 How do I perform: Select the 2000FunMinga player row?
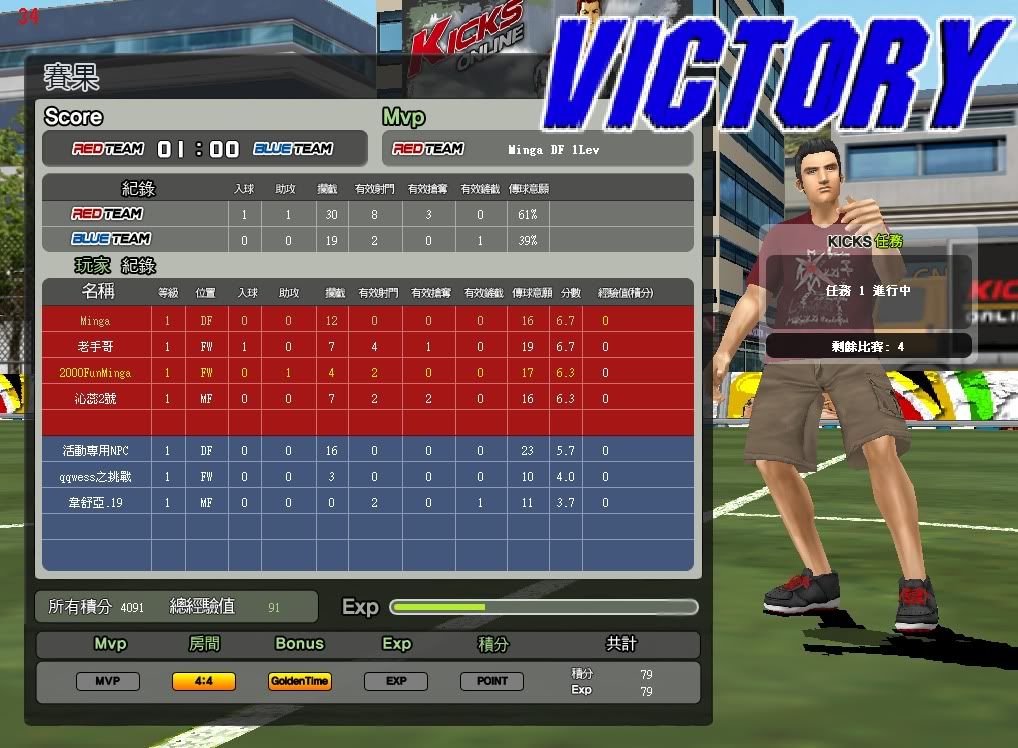94,373
